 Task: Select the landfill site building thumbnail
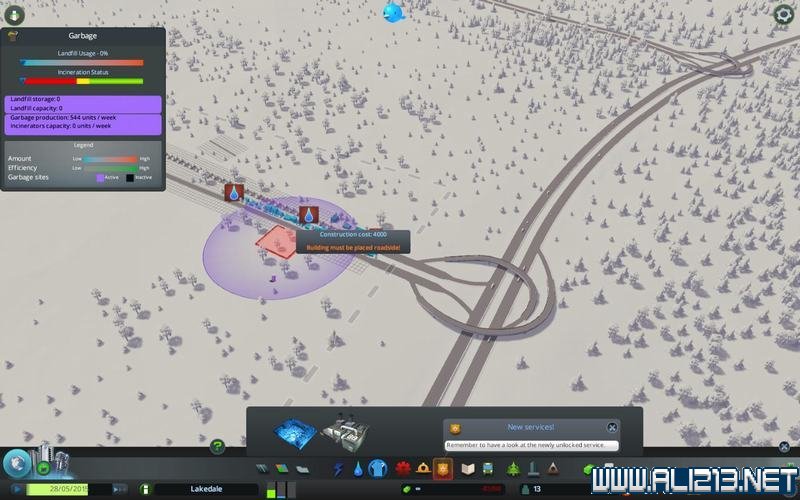[295, 431]
